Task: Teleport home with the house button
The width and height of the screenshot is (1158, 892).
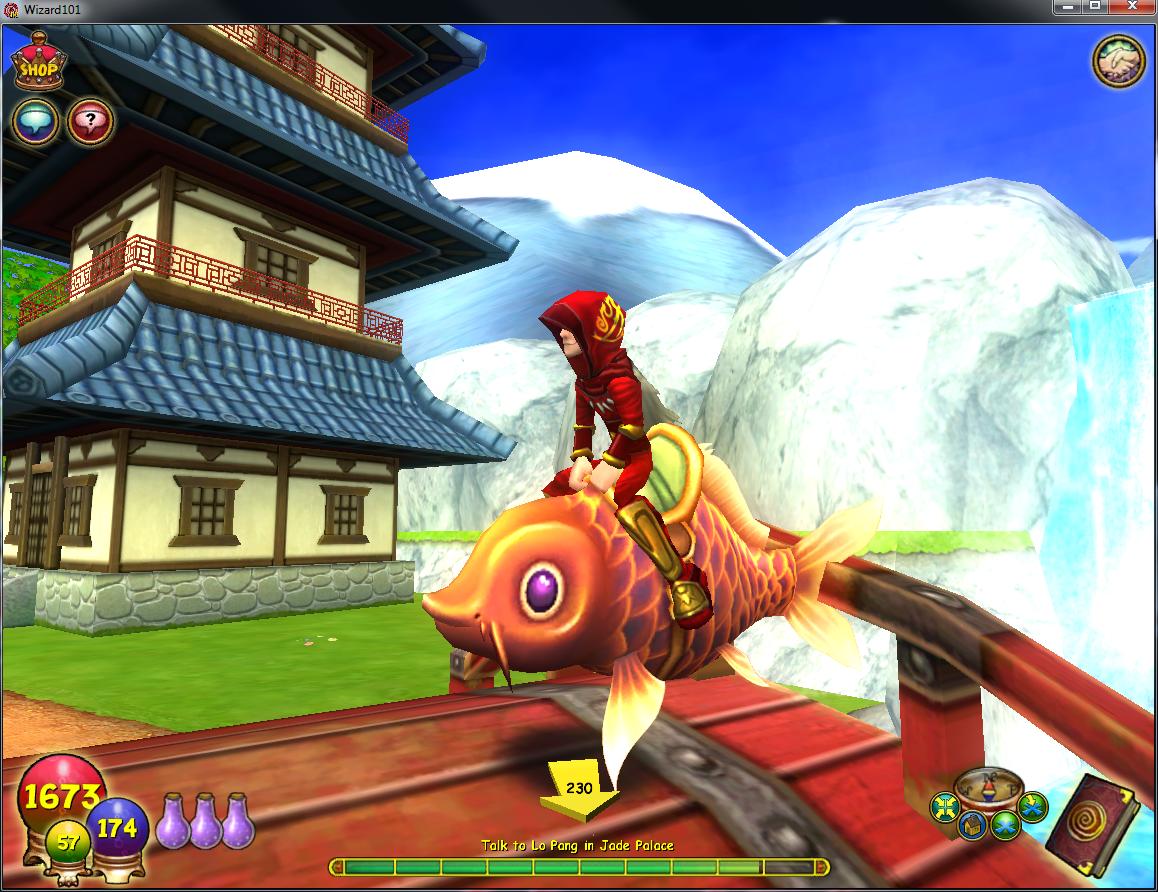Action: pos(971,826)
